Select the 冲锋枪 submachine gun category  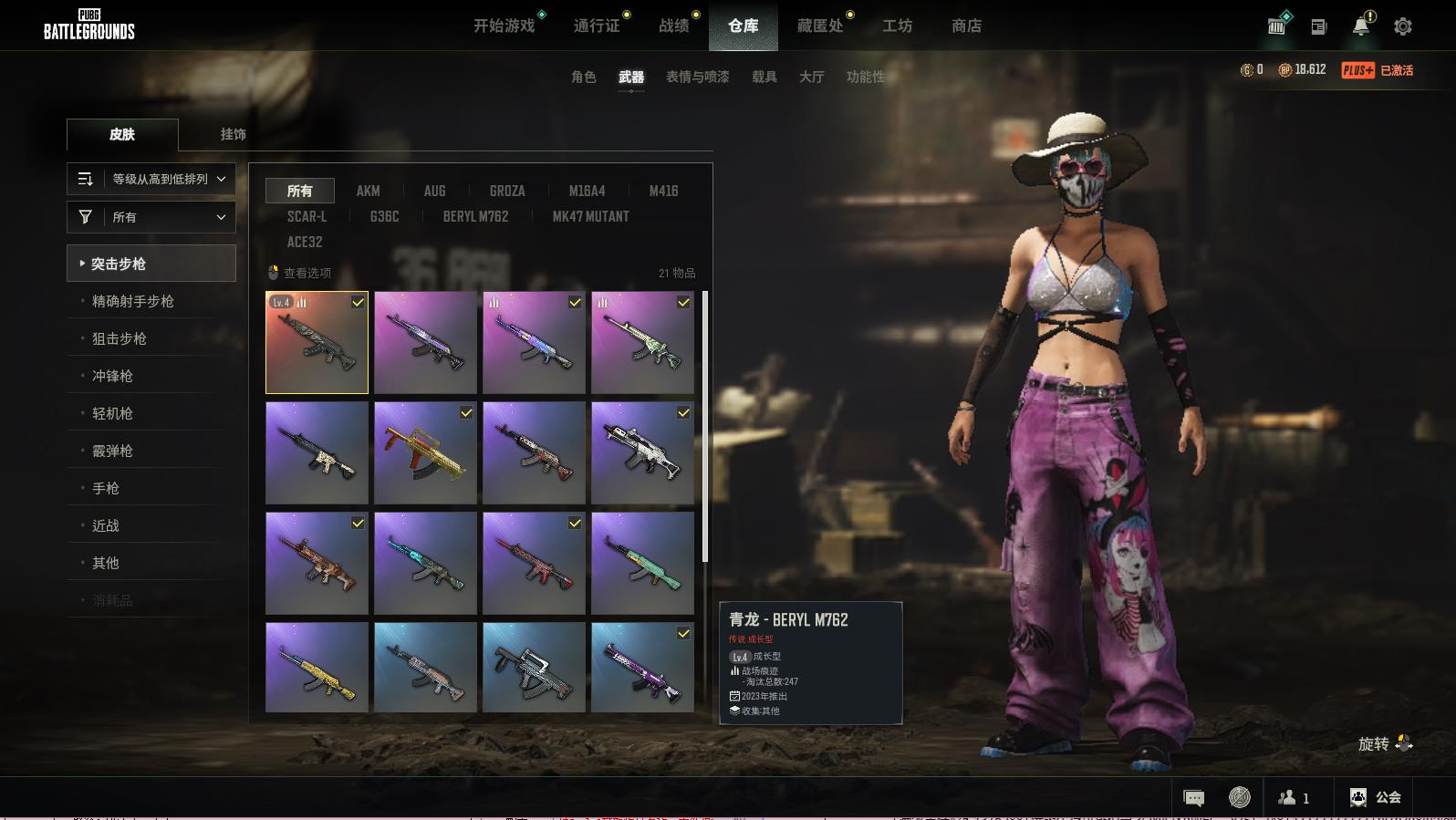[112, 376]
